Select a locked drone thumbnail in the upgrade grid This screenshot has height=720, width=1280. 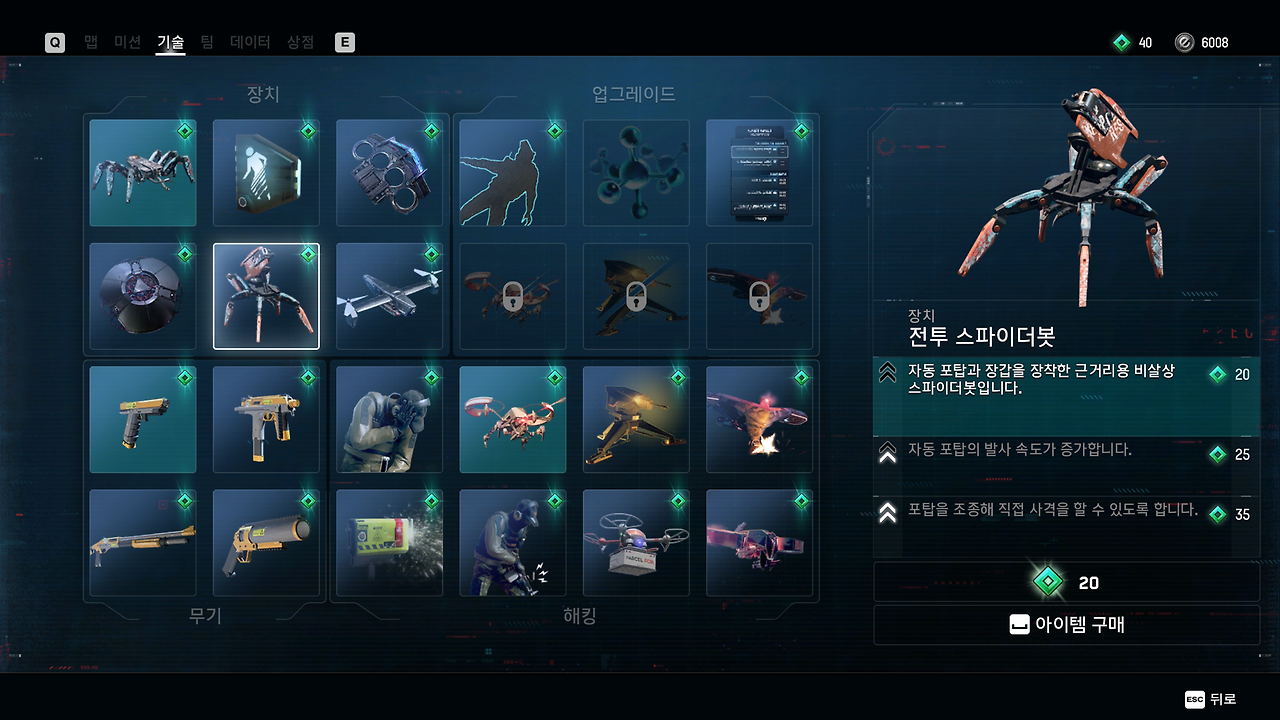[512, 296]
